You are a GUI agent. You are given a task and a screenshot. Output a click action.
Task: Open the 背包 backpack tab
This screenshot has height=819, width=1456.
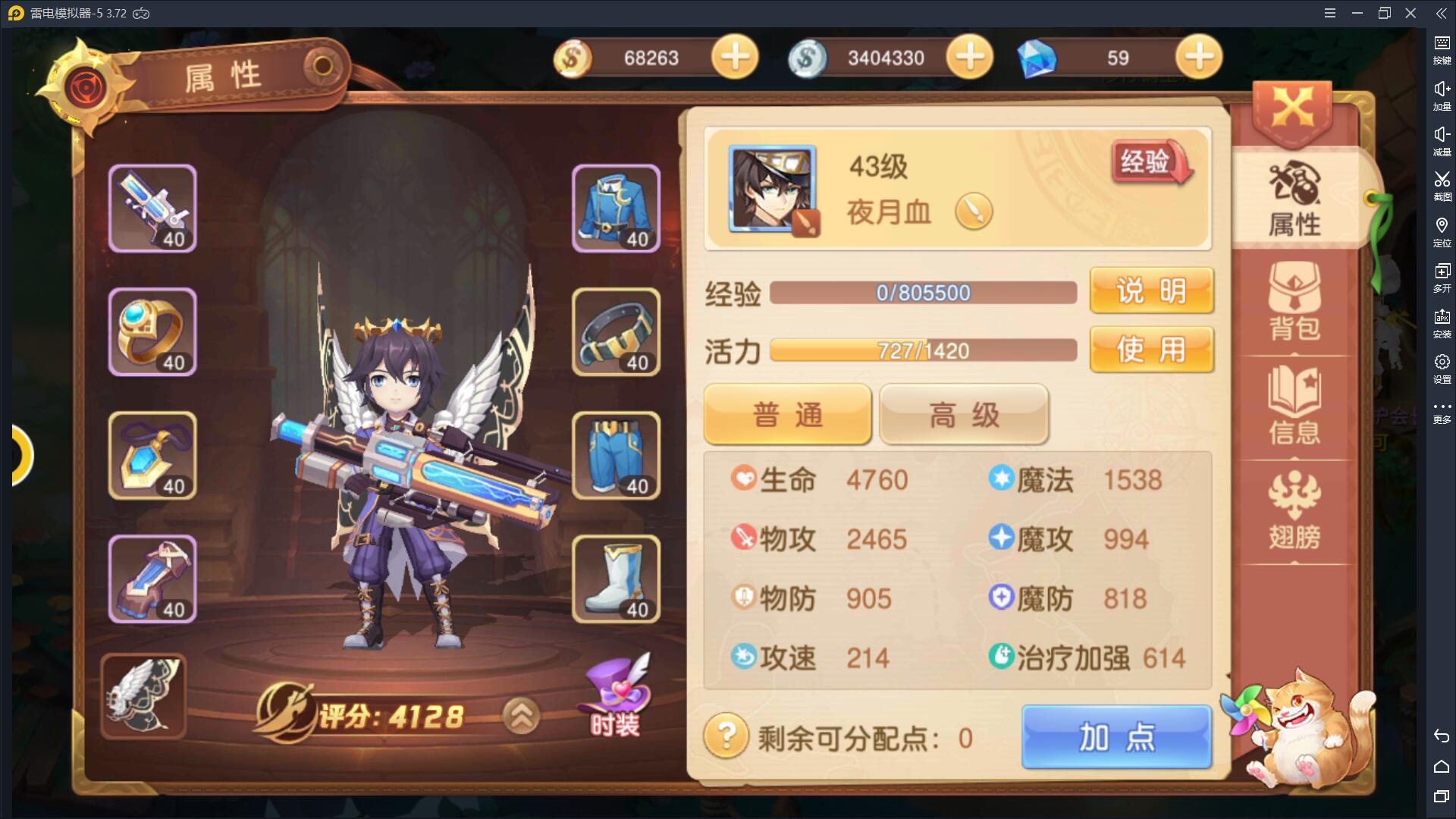tap(1294, 302)
